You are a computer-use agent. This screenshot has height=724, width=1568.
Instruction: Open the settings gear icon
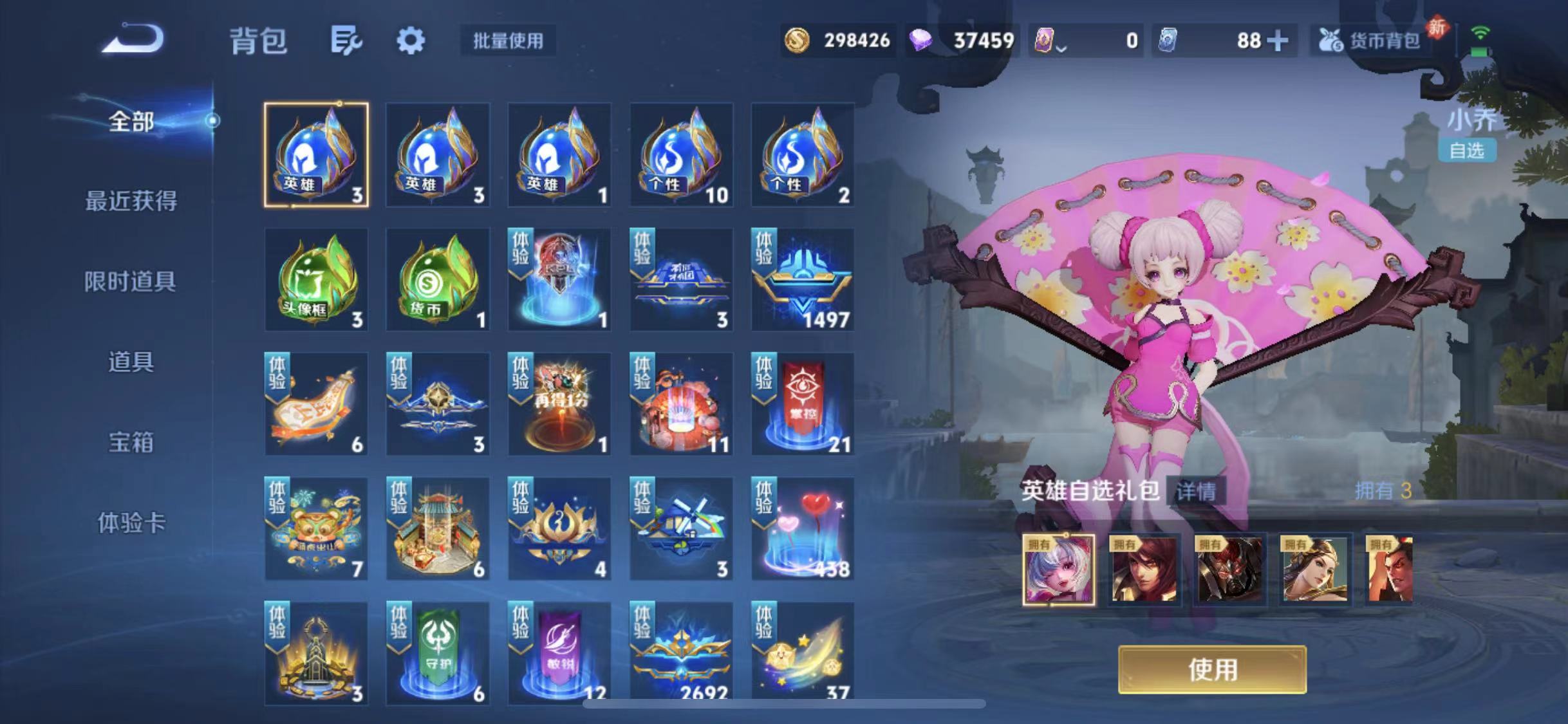coord(411,40)
